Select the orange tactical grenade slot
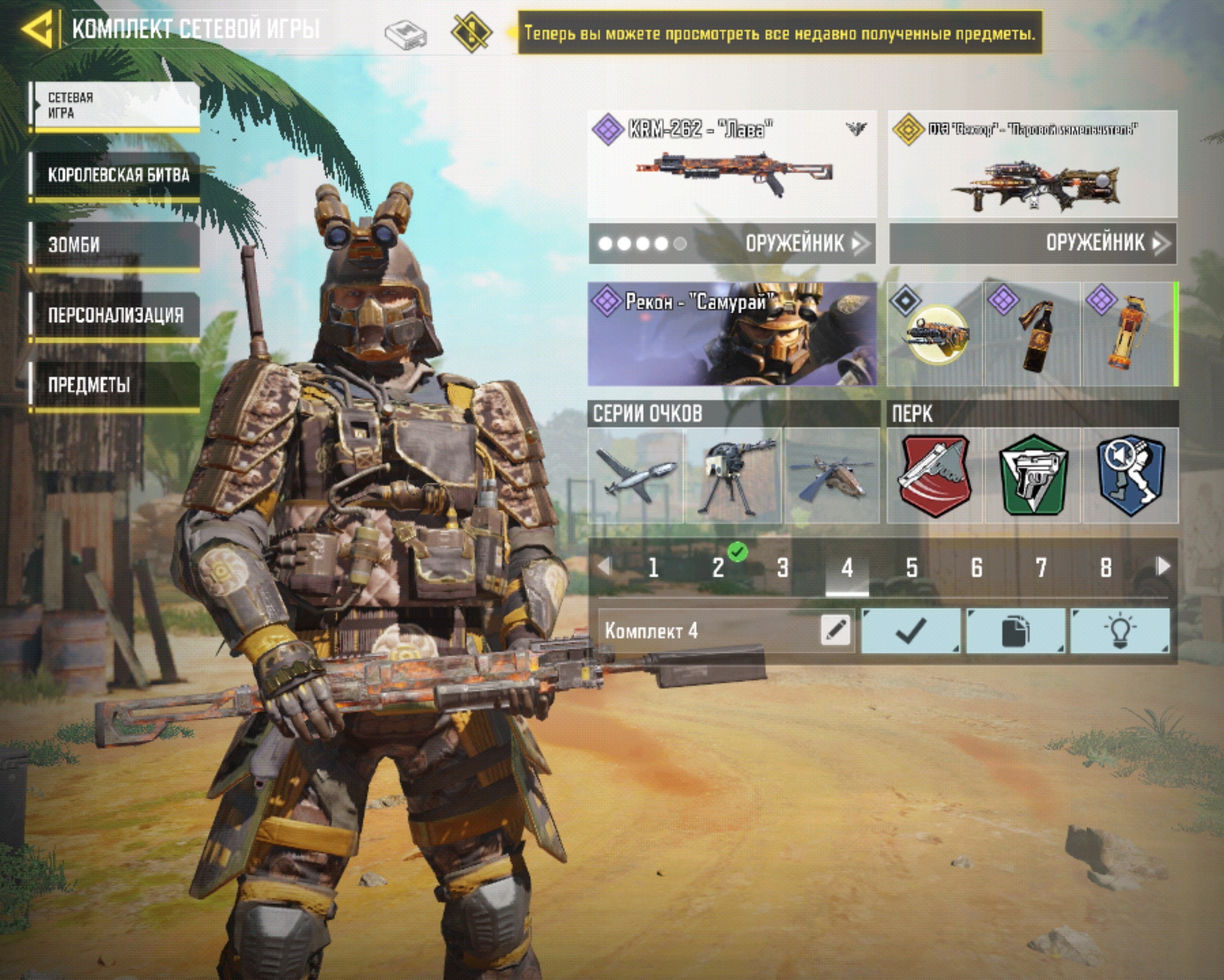The image size is (1224, 980). click(1130, 335)
